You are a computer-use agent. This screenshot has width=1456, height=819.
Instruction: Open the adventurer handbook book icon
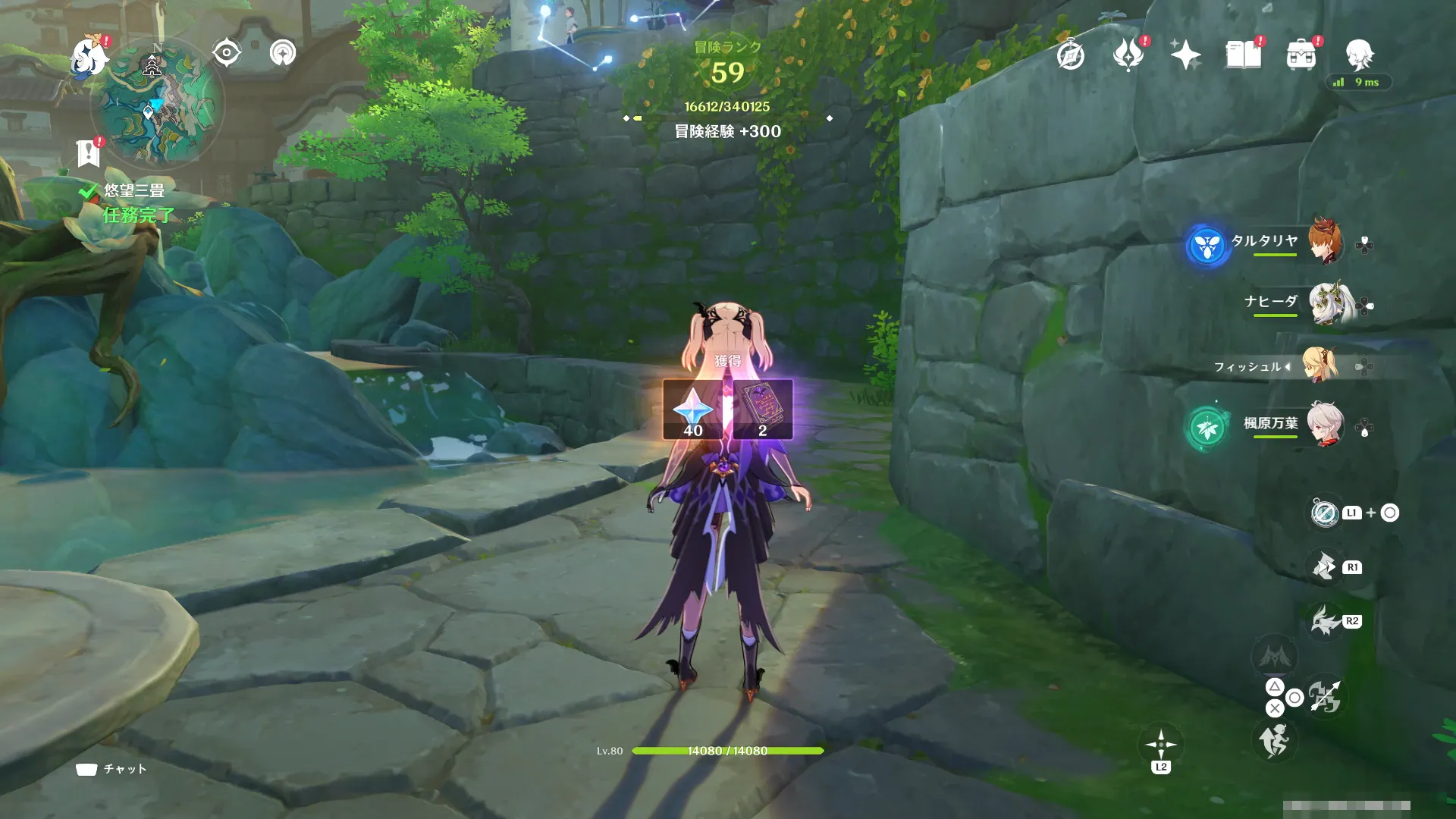coord(1243,55)
